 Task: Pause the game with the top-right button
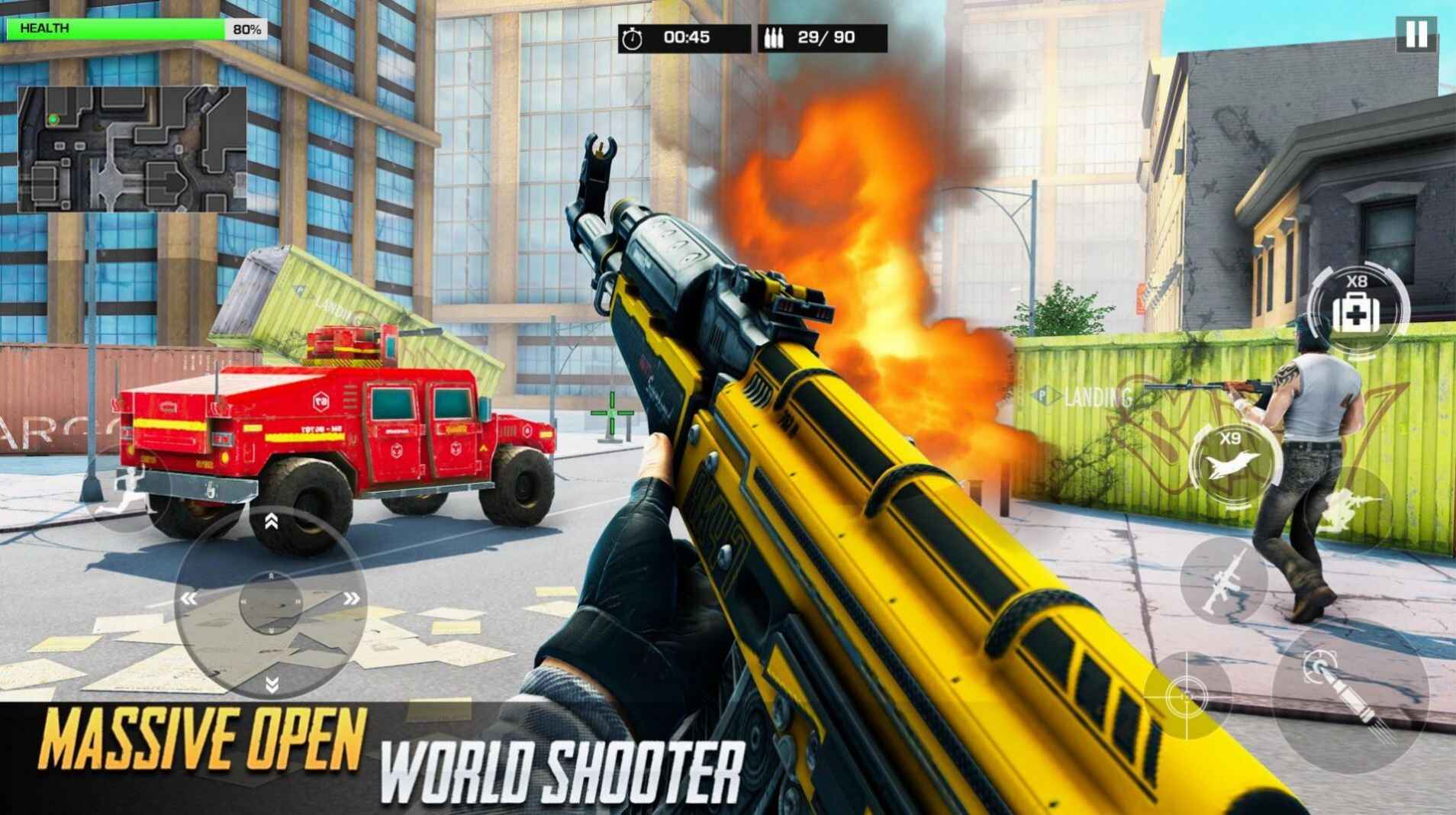(1417, 34)
